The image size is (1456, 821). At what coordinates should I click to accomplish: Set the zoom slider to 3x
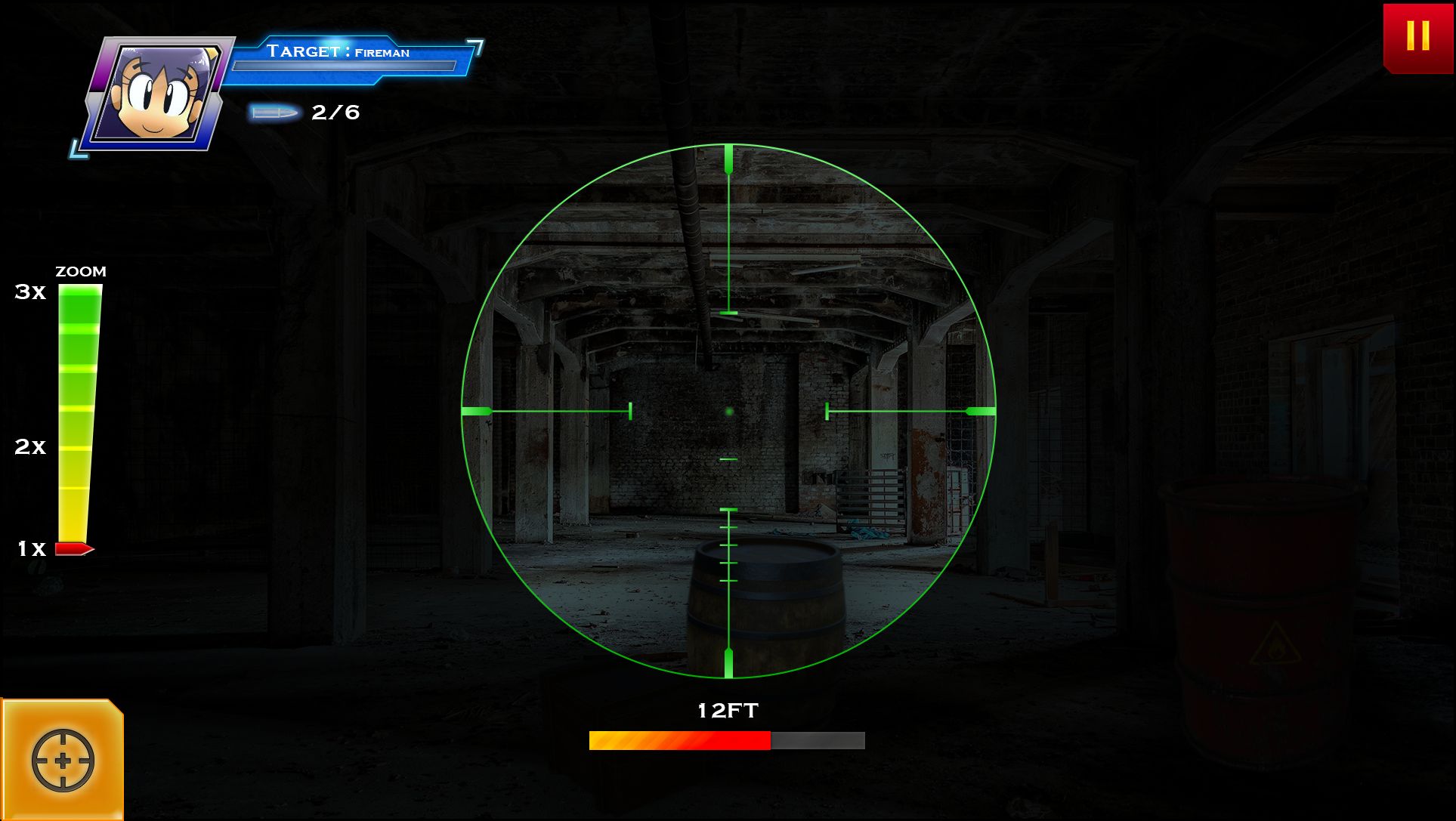[x=80, y=292]
